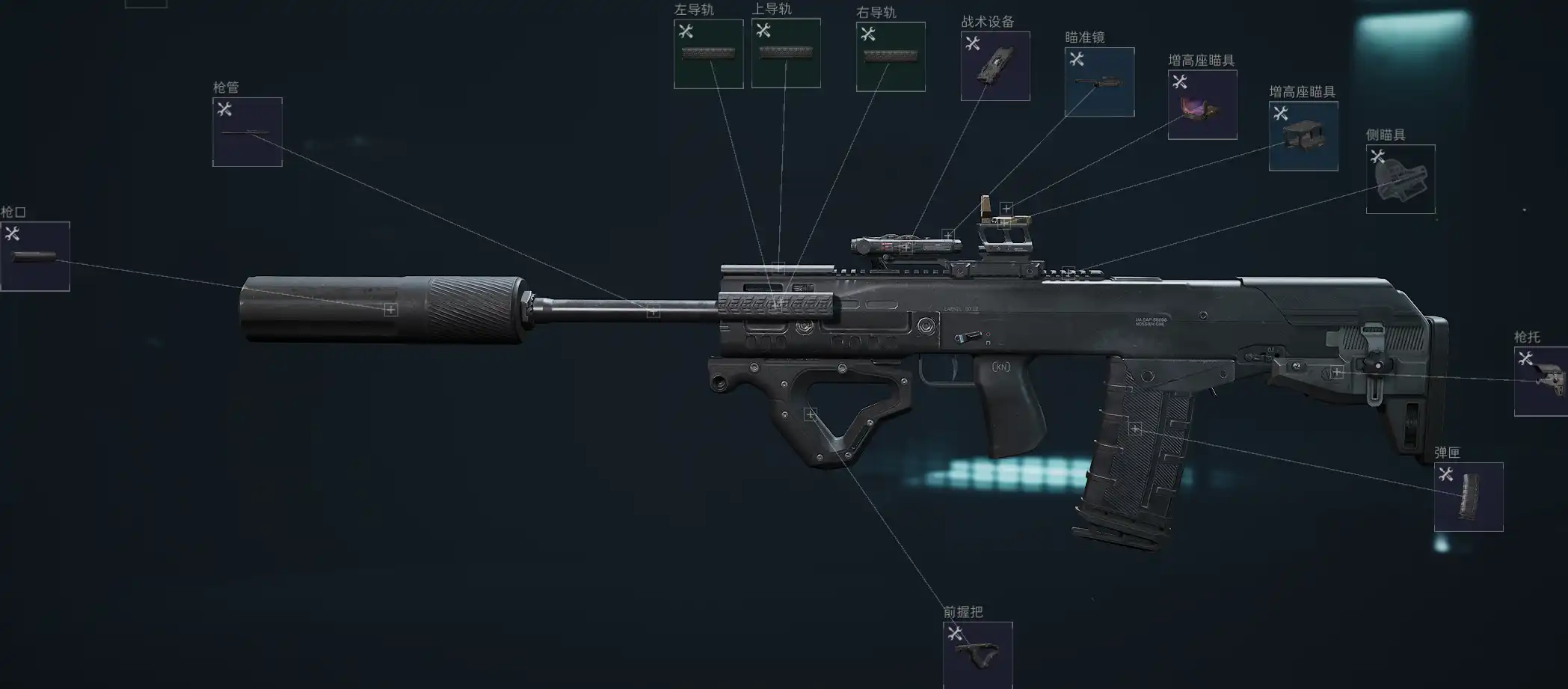Open the 瞄准镜 scope slot
Viewport: 1568px width, 689px height.
pyautogui.click(x=1099, y=82)
